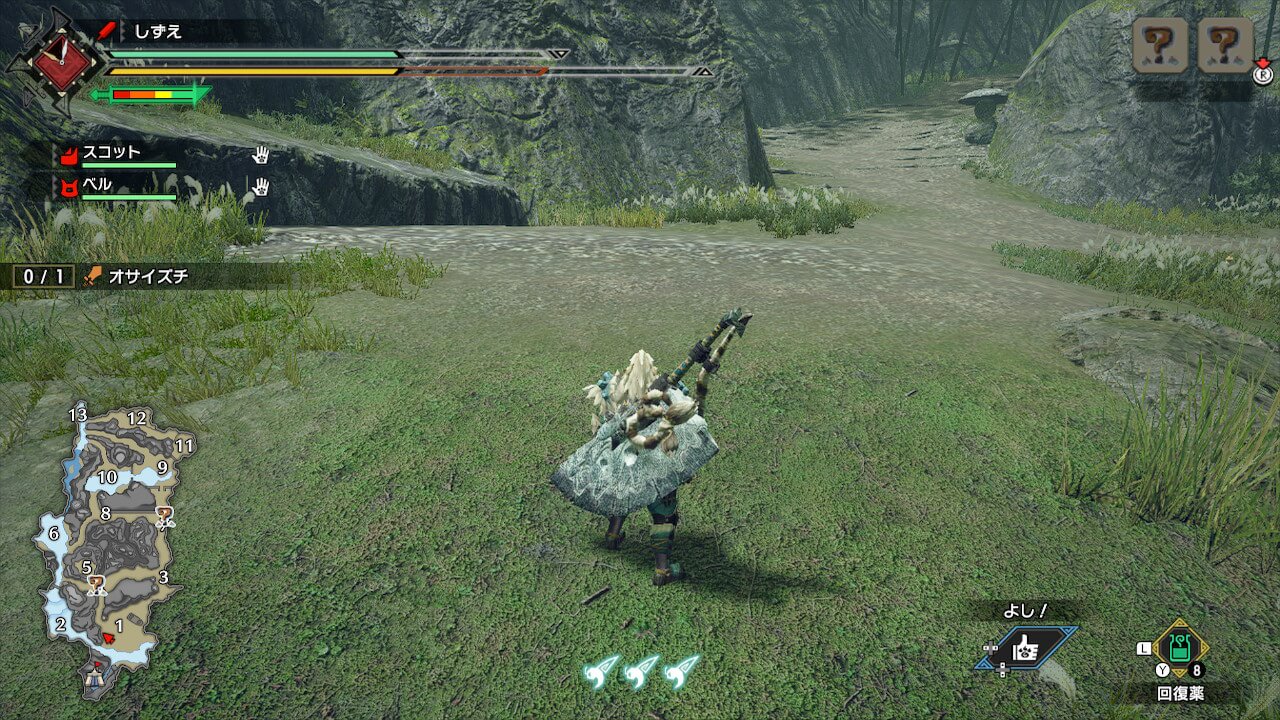Use the 回復薬 potion item icon
This screenshot has width=1280, height=720.
[x=1182, y=650]
